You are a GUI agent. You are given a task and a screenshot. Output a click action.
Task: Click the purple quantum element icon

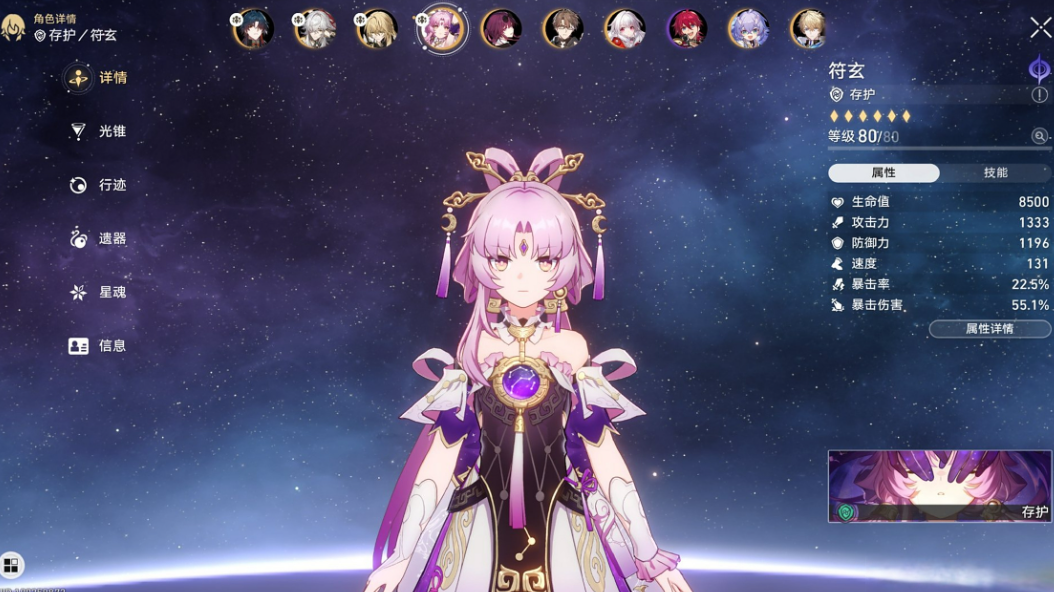(1039, 70)
